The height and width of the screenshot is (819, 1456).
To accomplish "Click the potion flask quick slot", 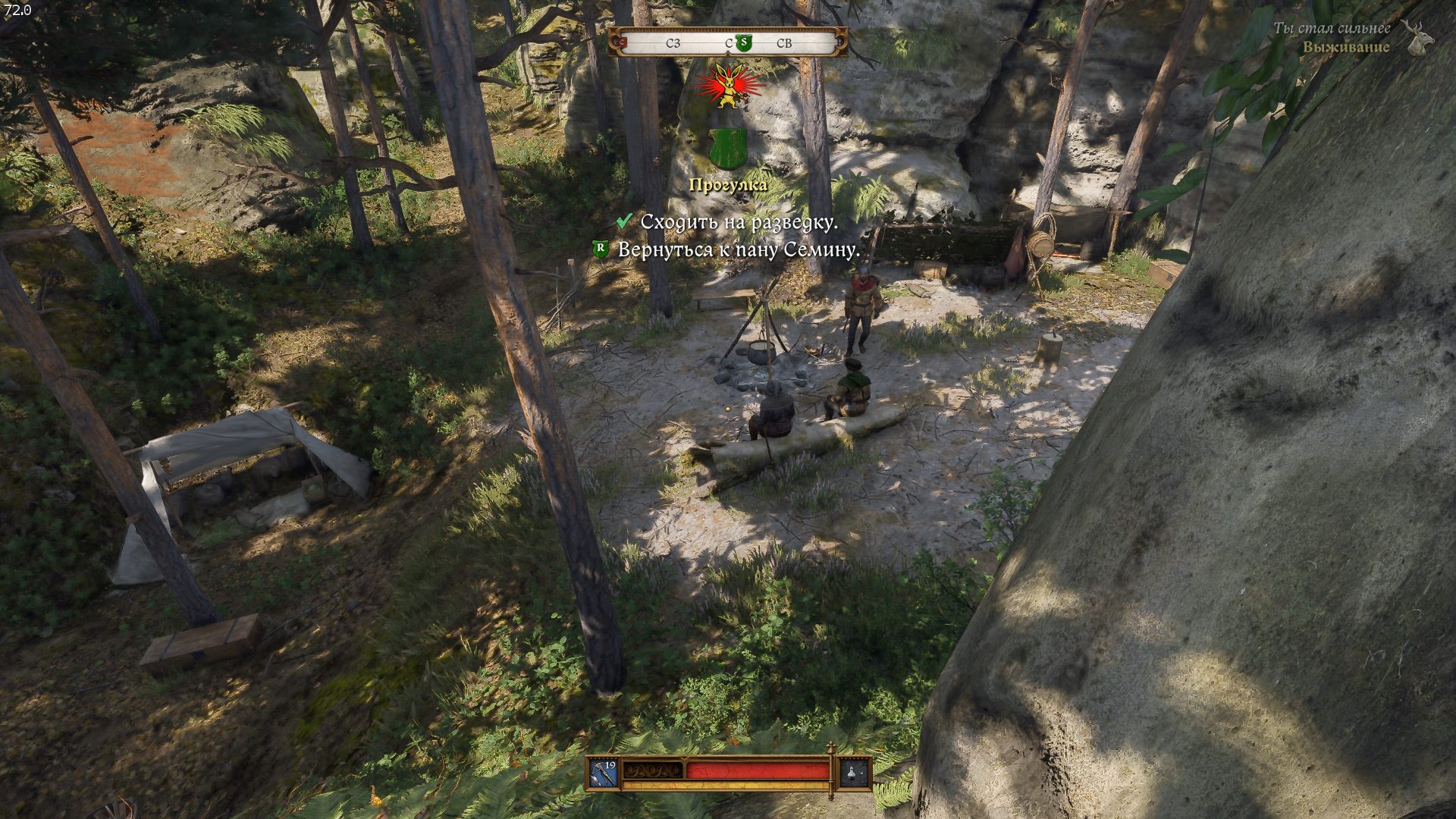I will [854, 773].
